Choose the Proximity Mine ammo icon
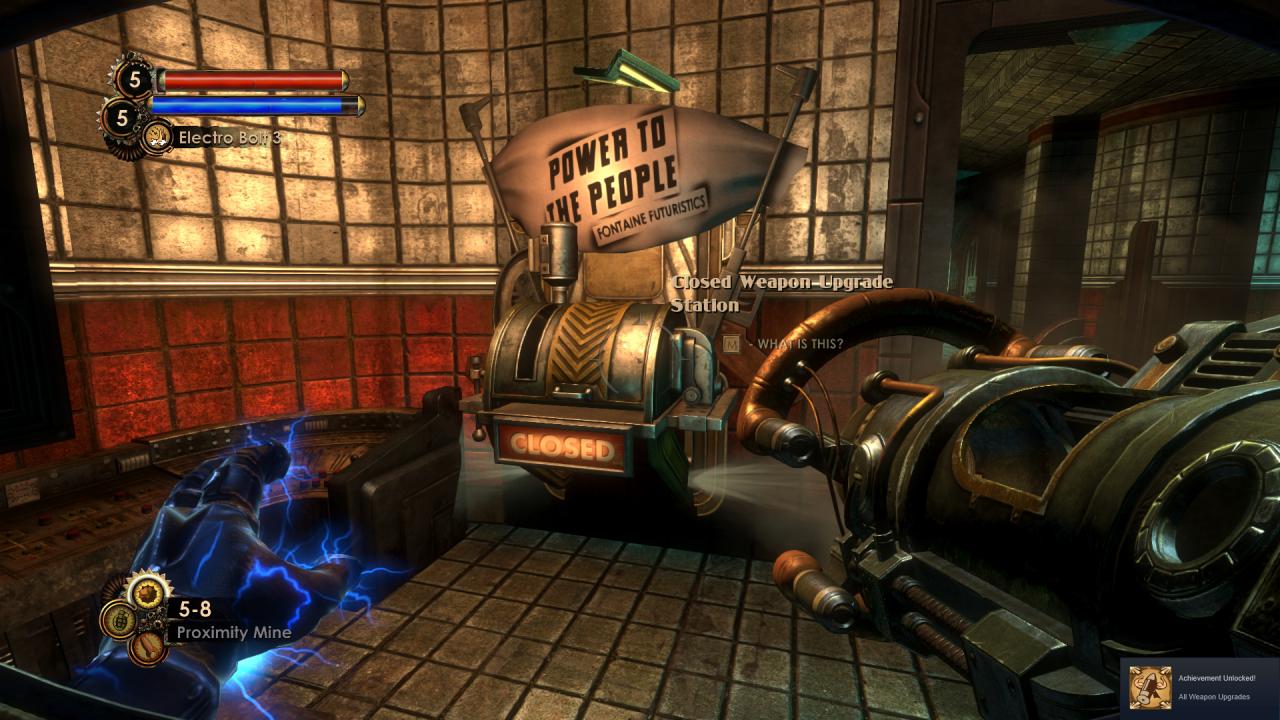The width and height of the screenshot is (1280, 720). coord(148,592)
